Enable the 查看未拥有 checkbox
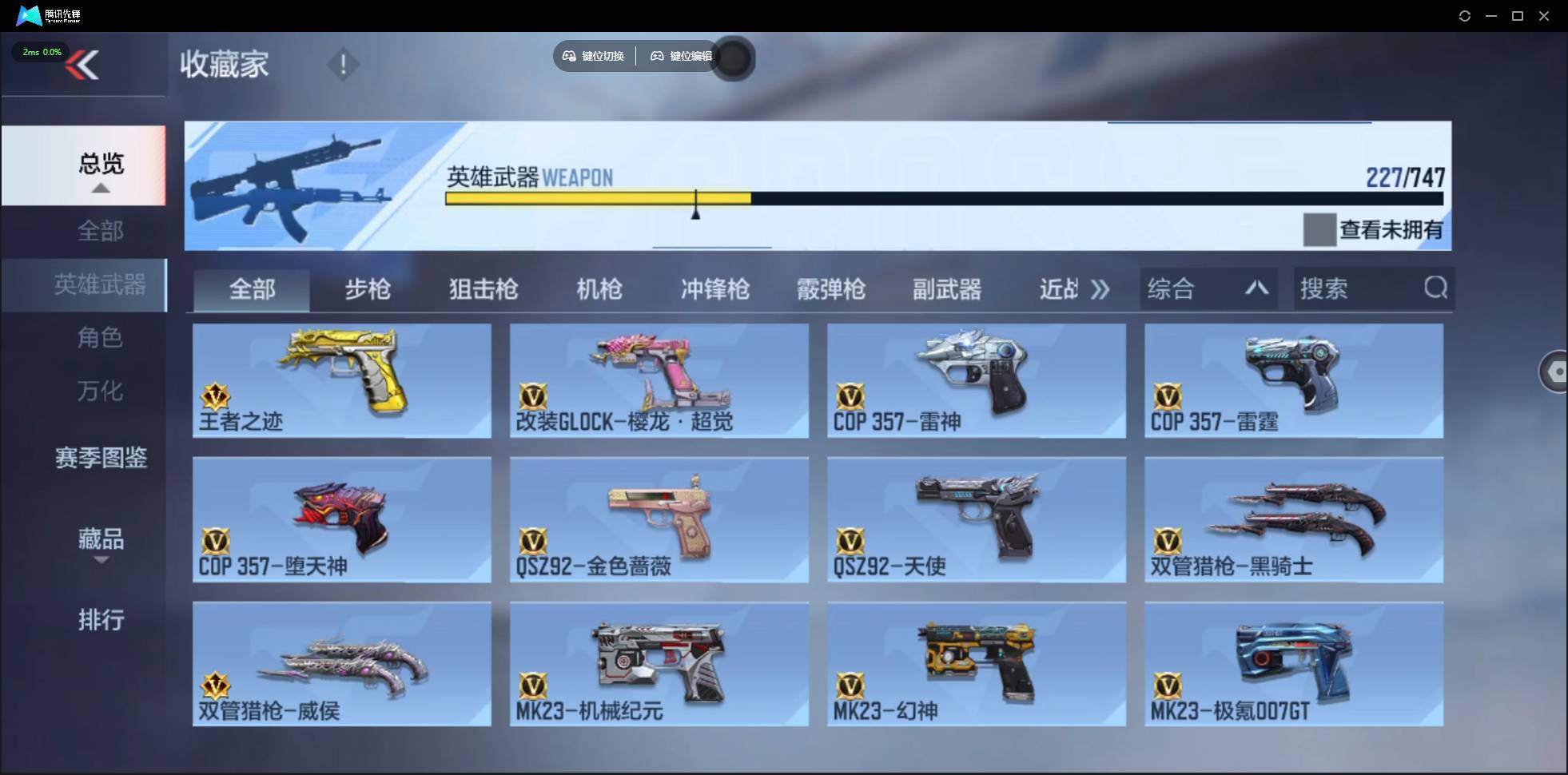Image resolution: width=1568 pixels, height=775 pixels. [1319, 230]
